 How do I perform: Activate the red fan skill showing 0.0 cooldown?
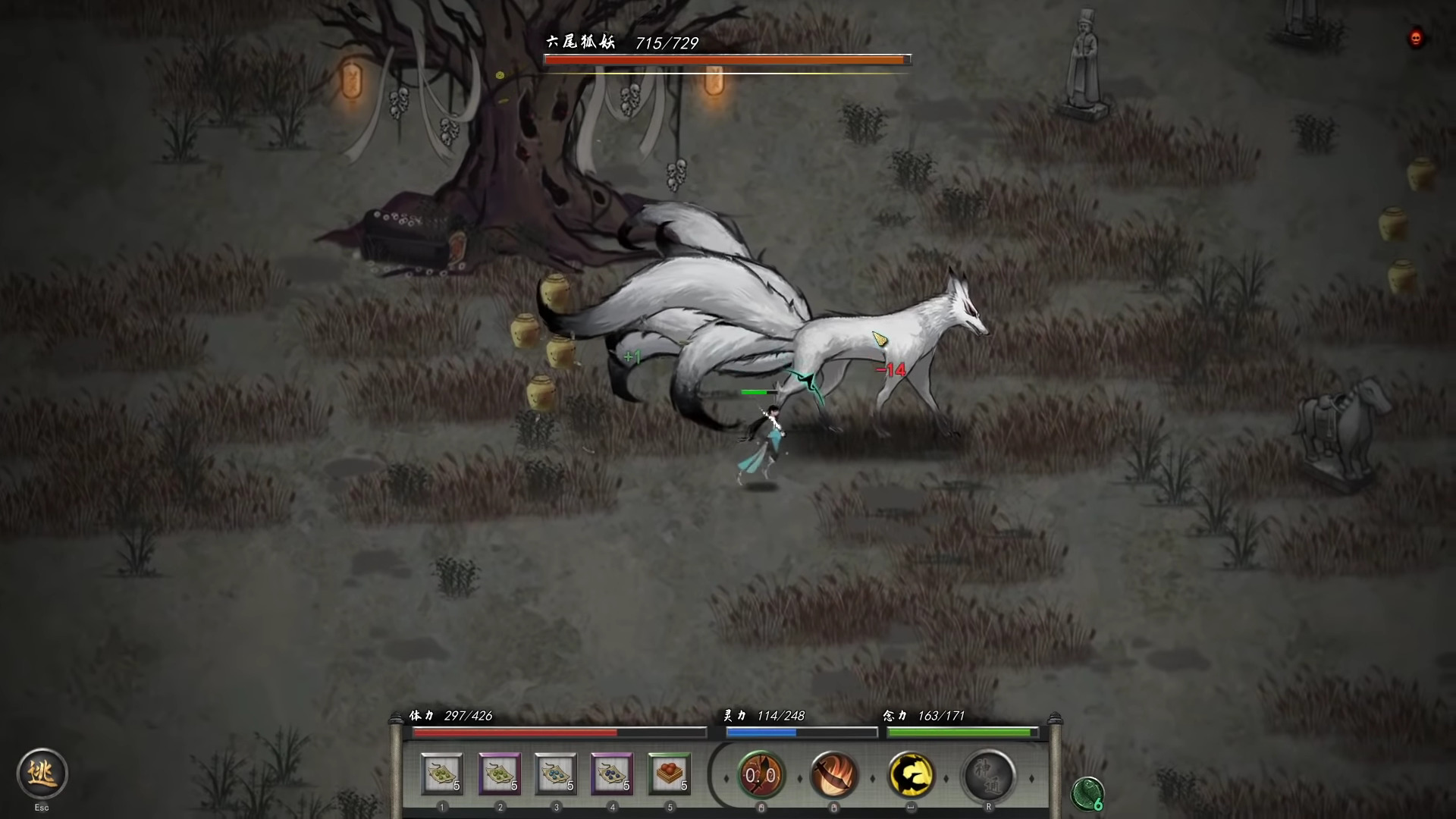761,775
